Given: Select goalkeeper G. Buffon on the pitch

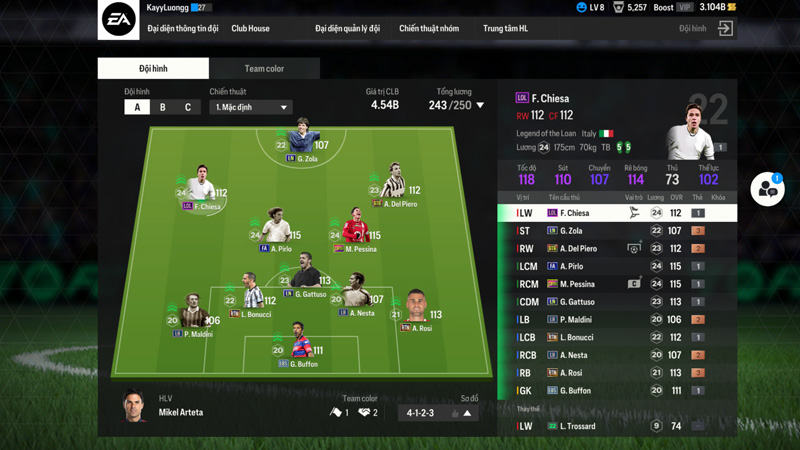Looking at the screenshot, I should (x=299, y=339).
